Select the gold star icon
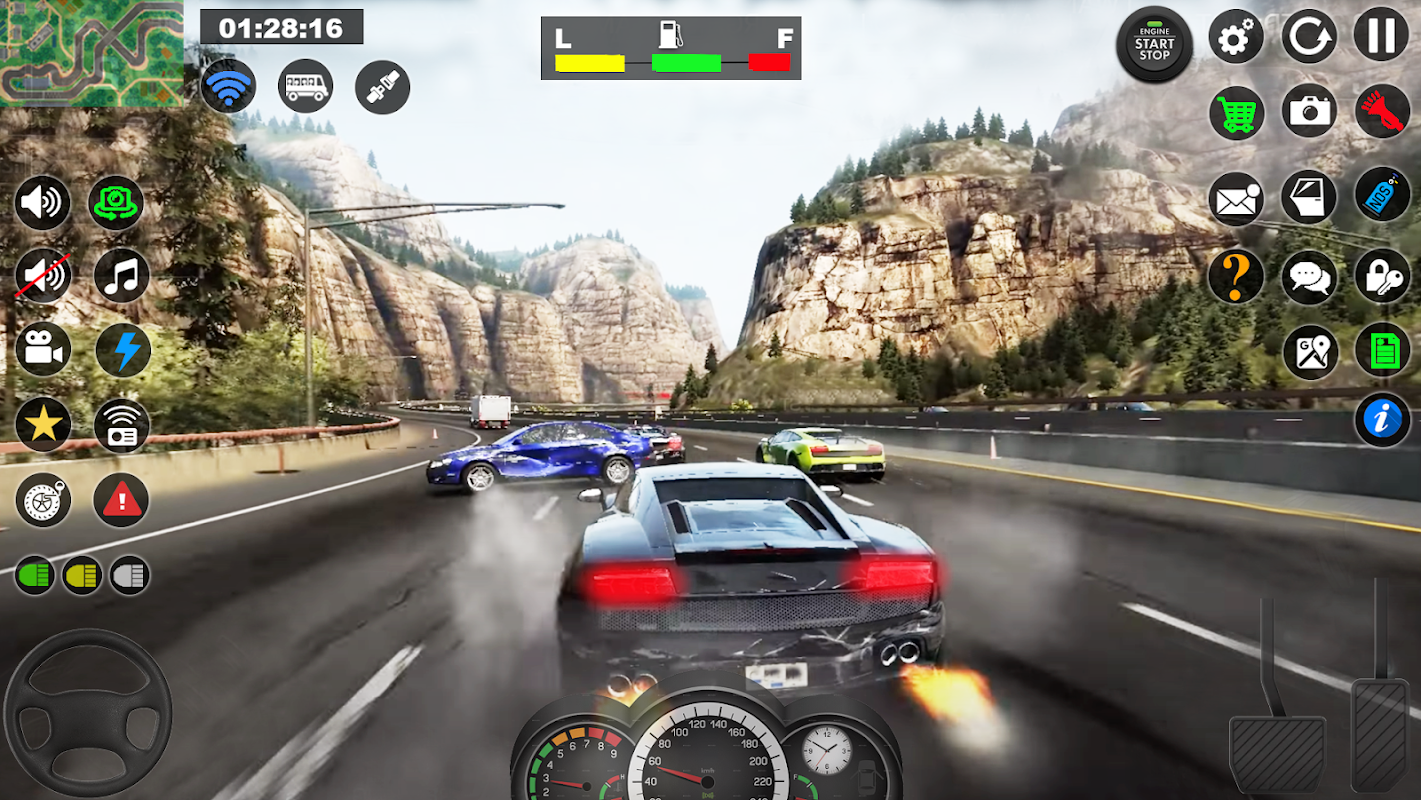The image size is (1421, 800). [x=43, y=425]
